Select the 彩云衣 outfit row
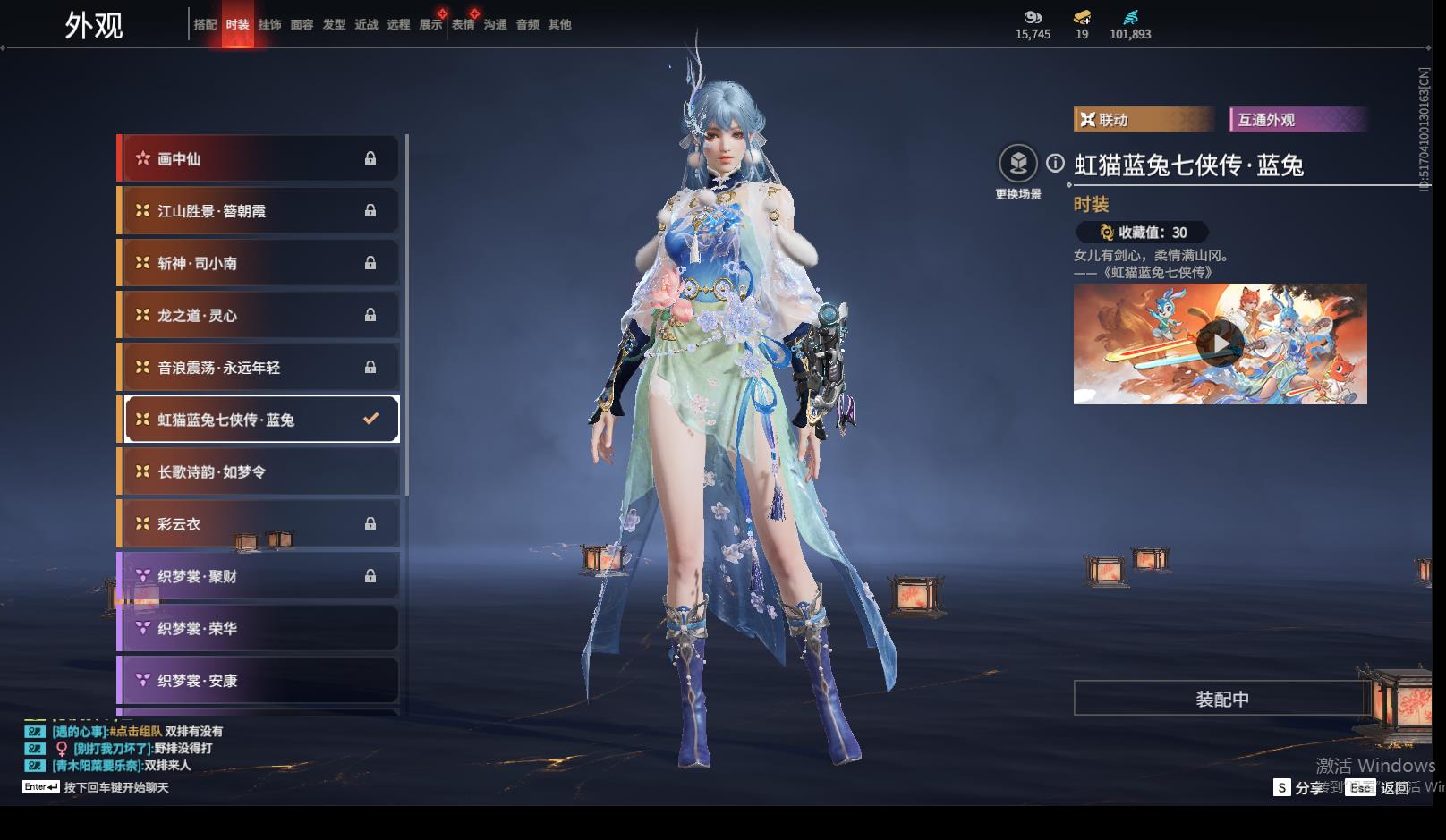This screenshot has height=840, width=1446. coord(259,524)
